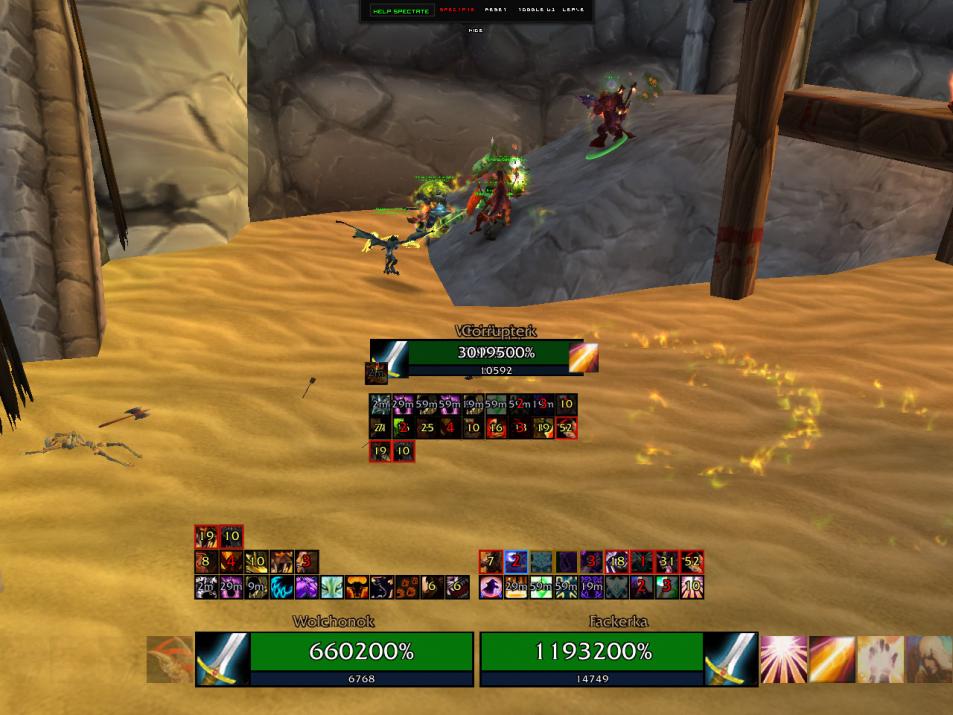
Task: Click Reset in the spectator bar
Action: 497,10
